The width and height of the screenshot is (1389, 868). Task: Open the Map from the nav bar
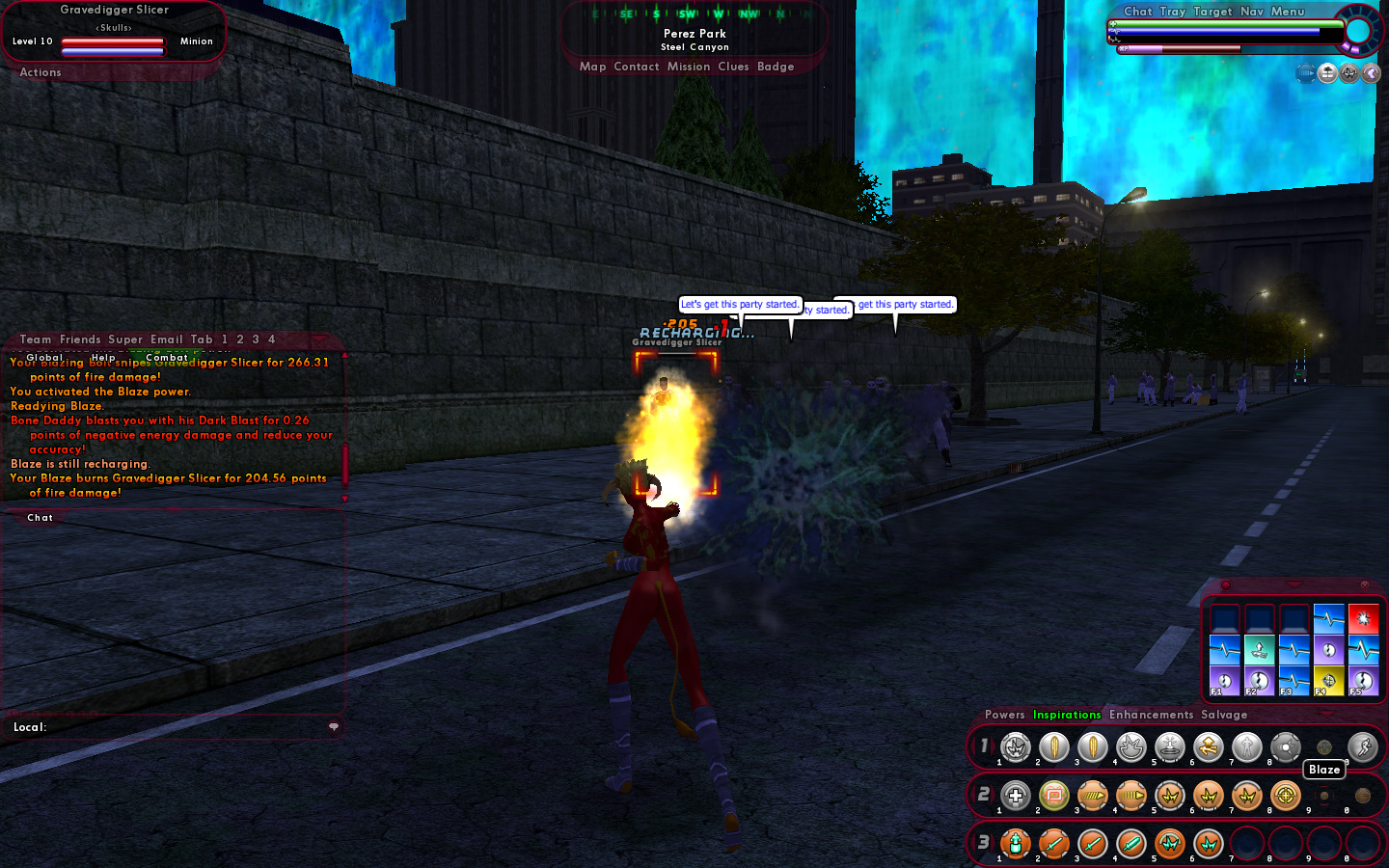pos(592,67)
